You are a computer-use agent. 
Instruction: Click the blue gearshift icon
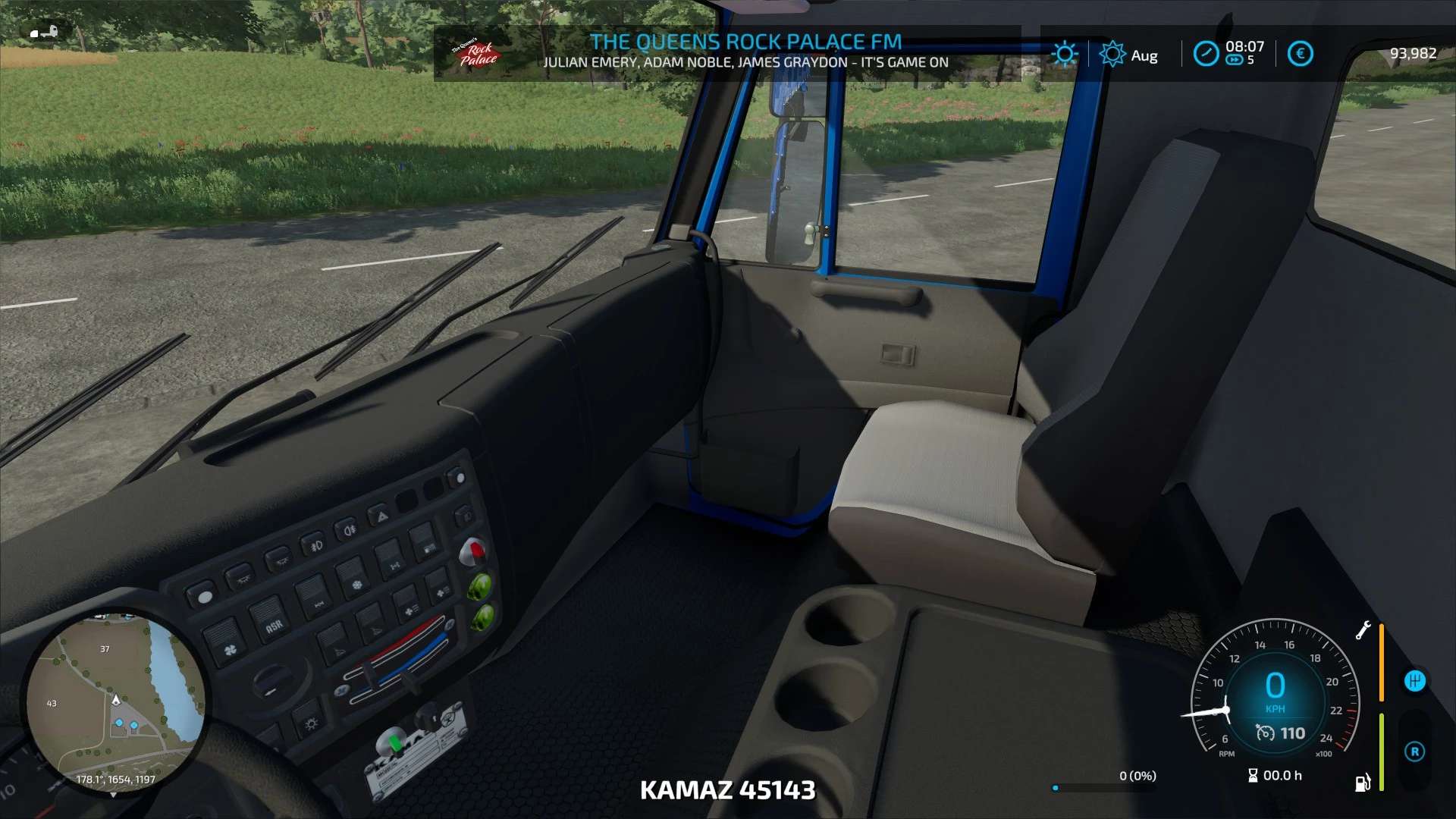pos(1414,681)
